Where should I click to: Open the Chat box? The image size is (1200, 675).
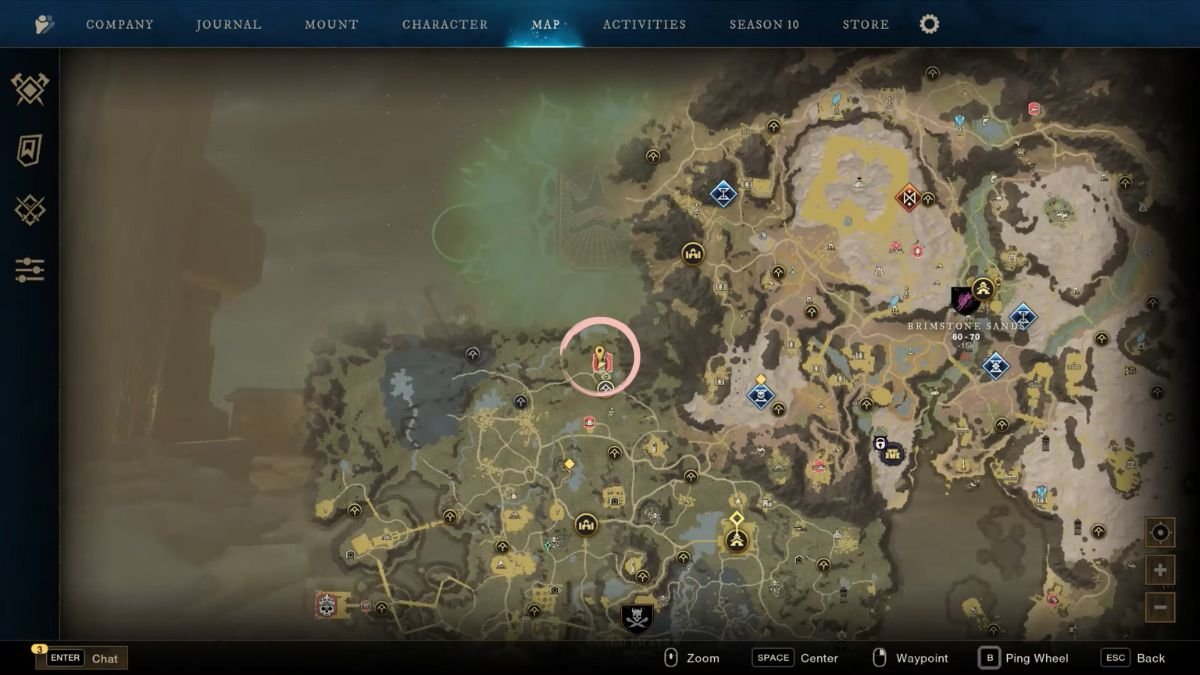[x=82, y=658]
